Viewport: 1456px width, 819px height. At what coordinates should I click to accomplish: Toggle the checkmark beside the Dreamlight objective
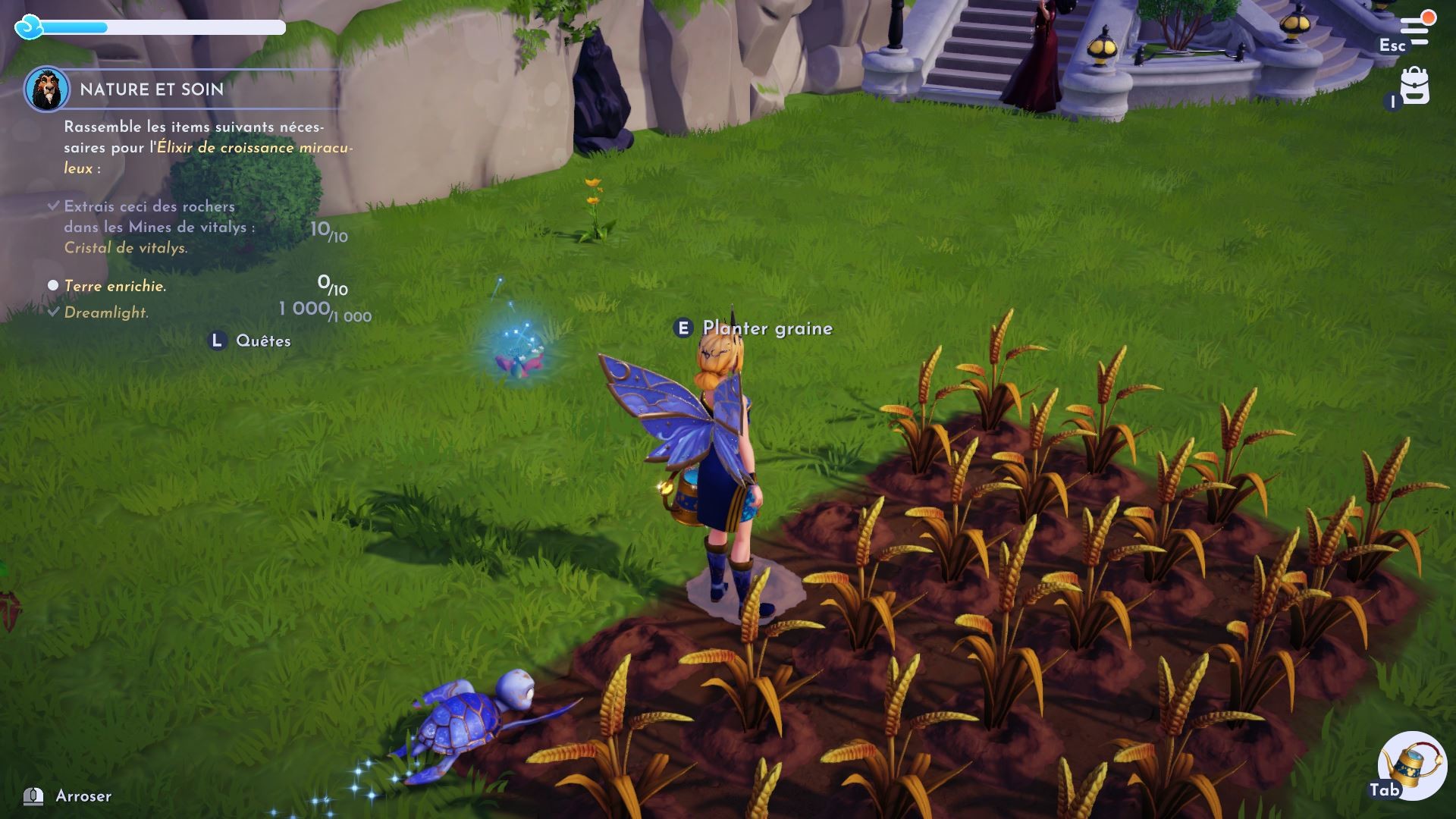pyautogui.click(x=53, y=312)
